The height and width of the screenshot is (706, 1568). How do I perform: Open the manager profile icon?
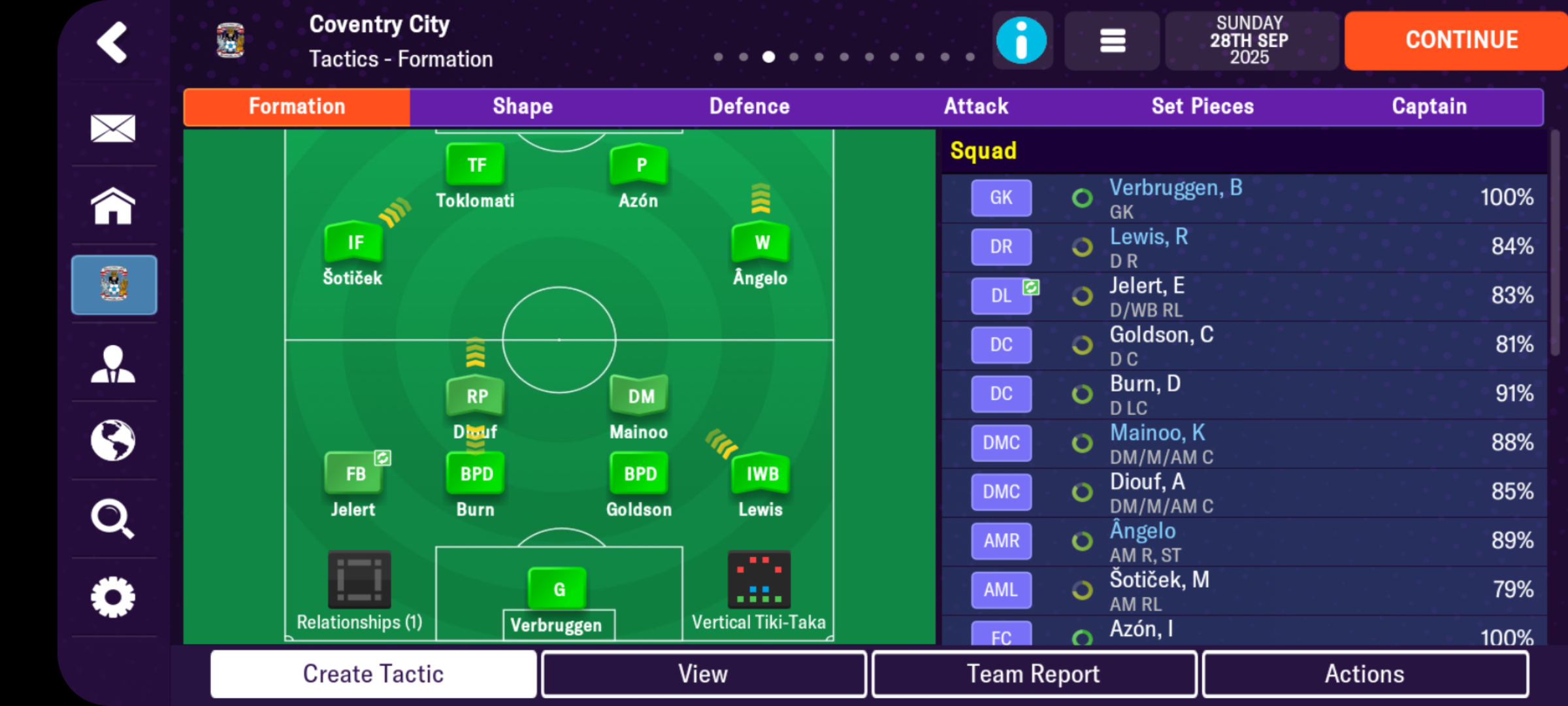tap(114, 363)
